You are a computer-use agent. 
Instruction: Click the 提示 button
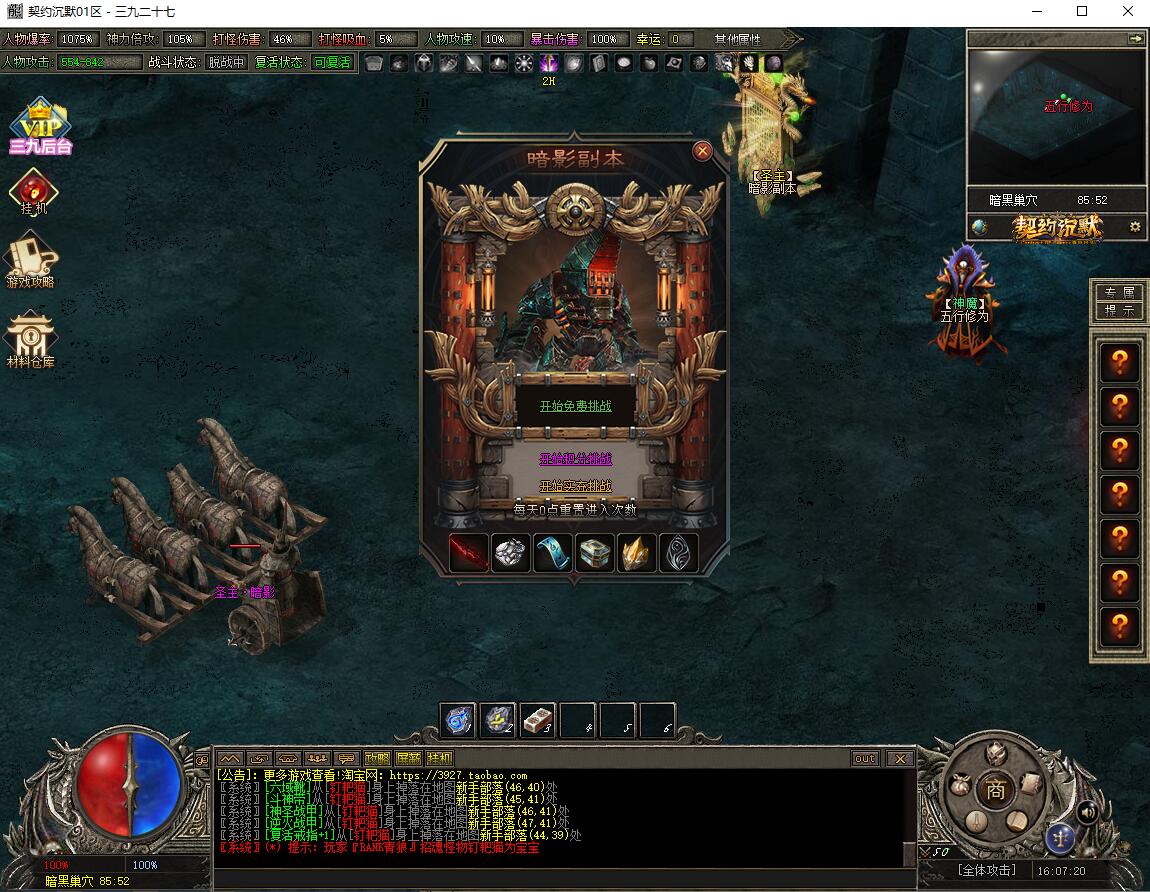tap(1119, 311)
